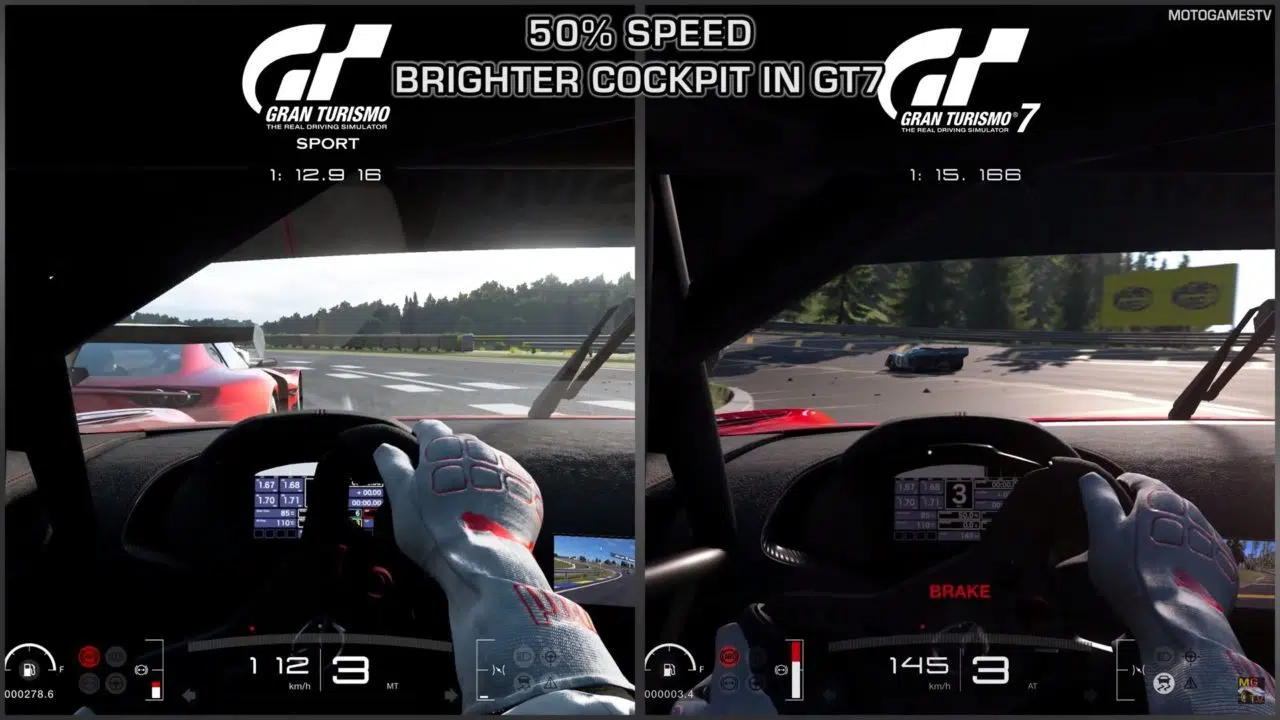Click the right arrow beside the GT Sport gear display
1280x720 pixels.
tap(450, 695)
